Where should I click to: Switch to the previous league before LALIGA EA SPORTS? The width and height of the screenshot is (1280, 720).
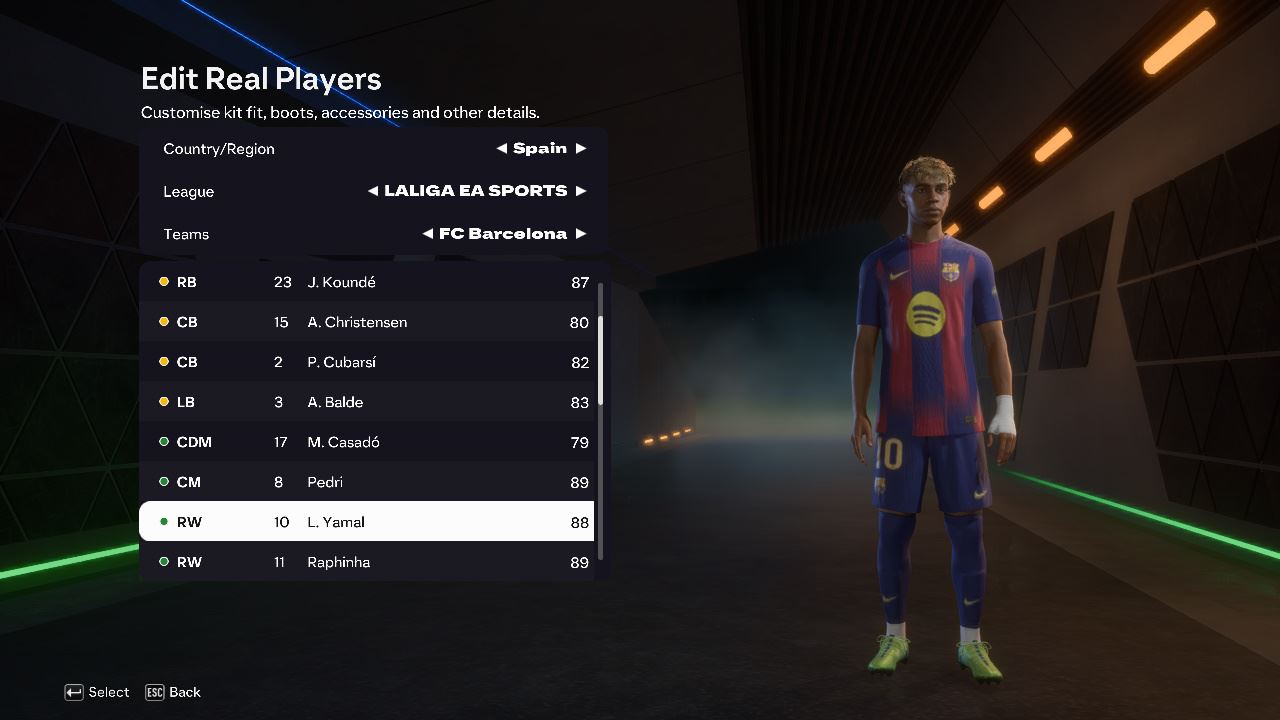(373, 191)
